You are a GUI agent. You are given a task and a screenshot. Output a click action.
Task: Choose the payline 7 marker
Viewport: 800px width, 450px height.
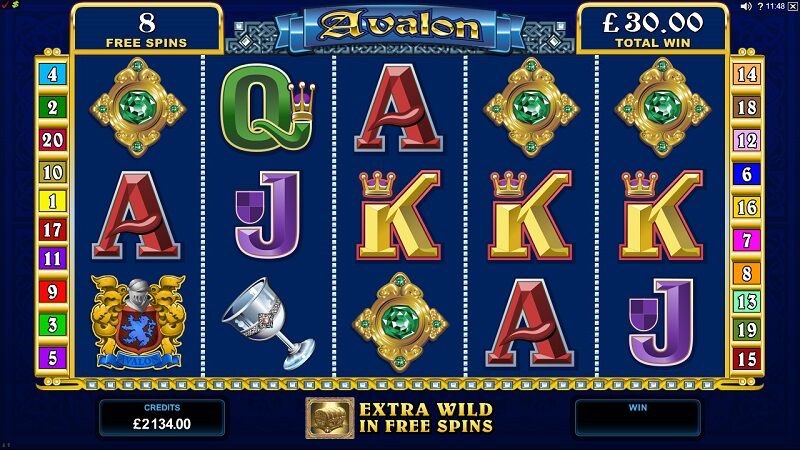tap(747, 240)
